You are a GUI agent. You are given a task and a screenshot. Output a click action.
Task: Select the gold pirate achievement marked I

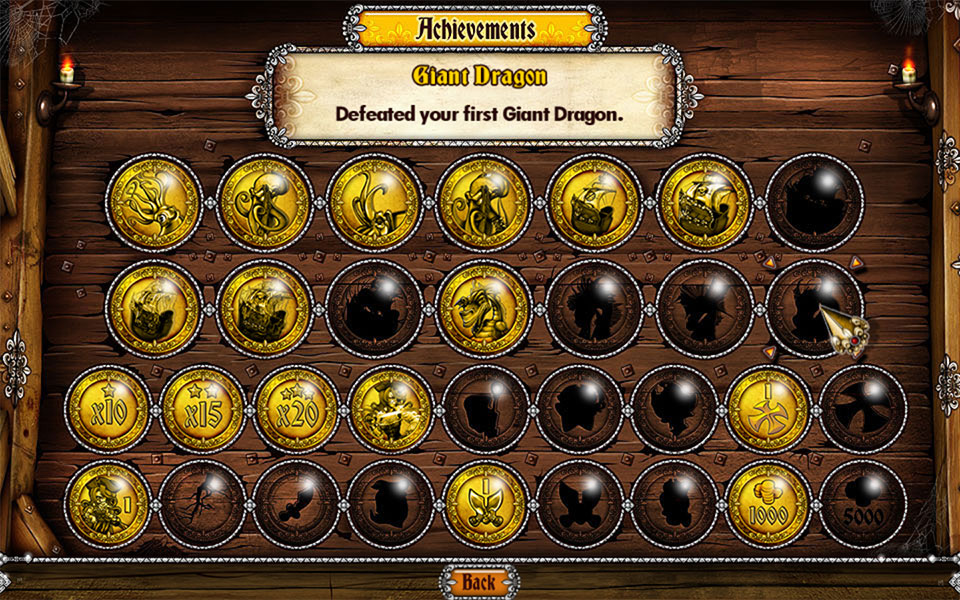[107, 503]
